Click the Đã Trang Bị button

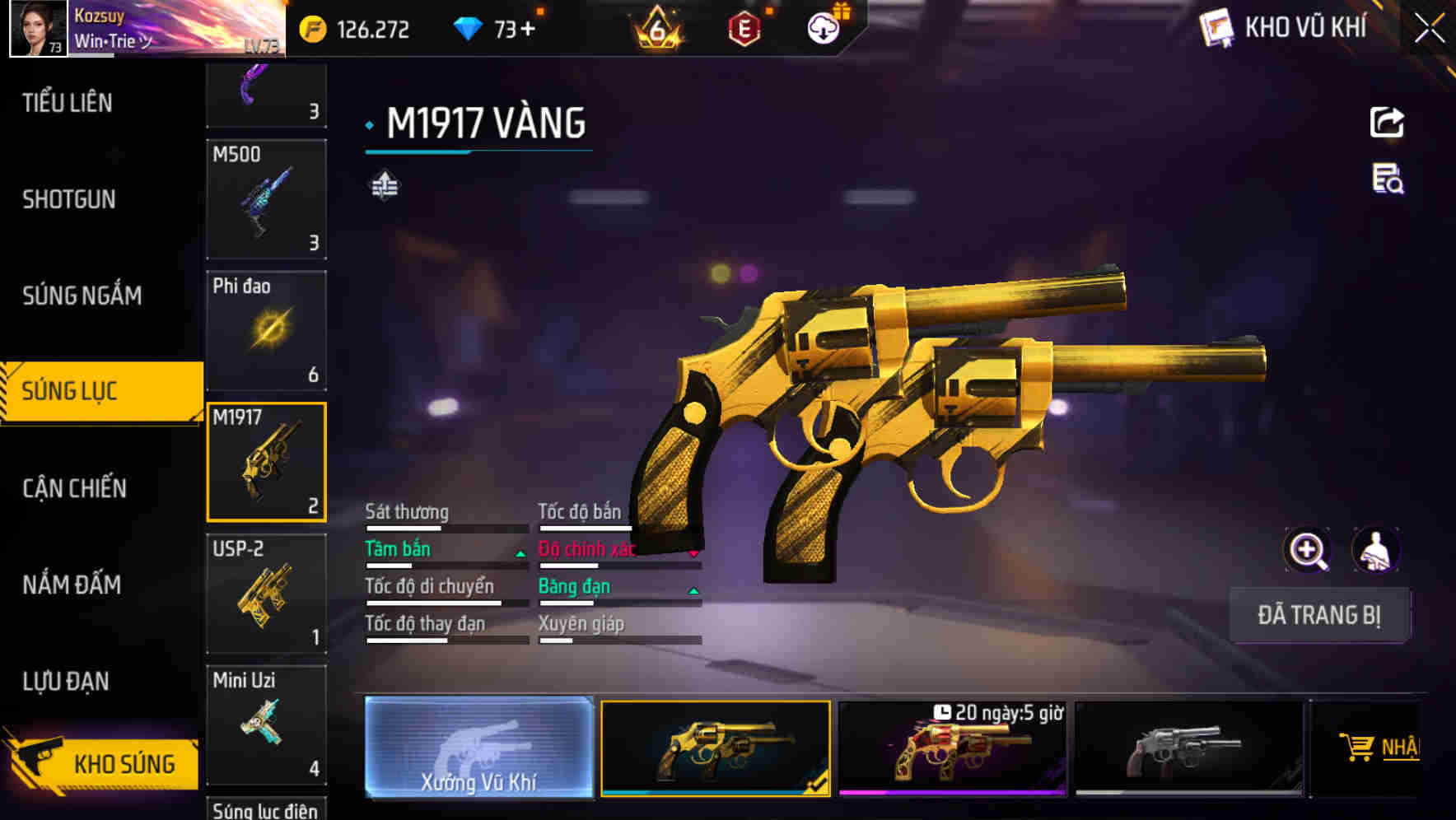click(1318, 615)
